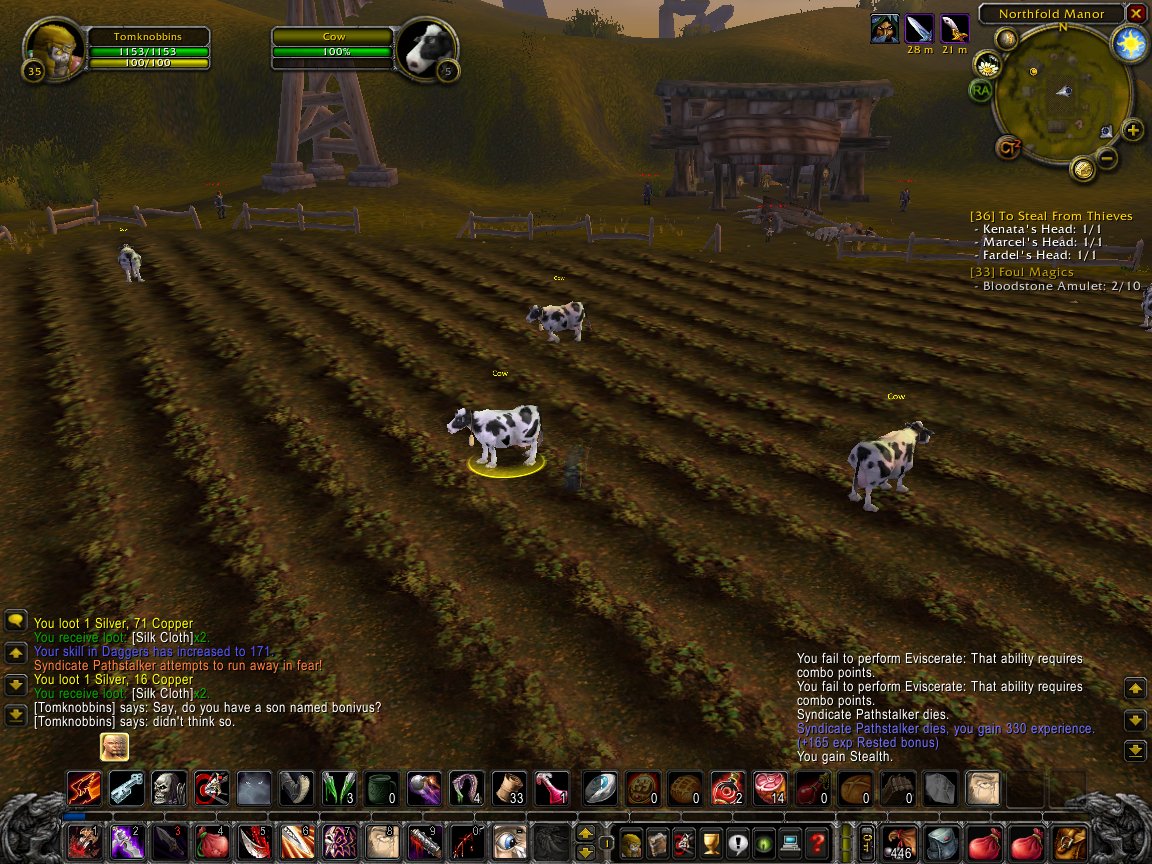Page the action bar up with the arrow
This screenshot has width=1152, height=864.
click(x=587, y=832)
